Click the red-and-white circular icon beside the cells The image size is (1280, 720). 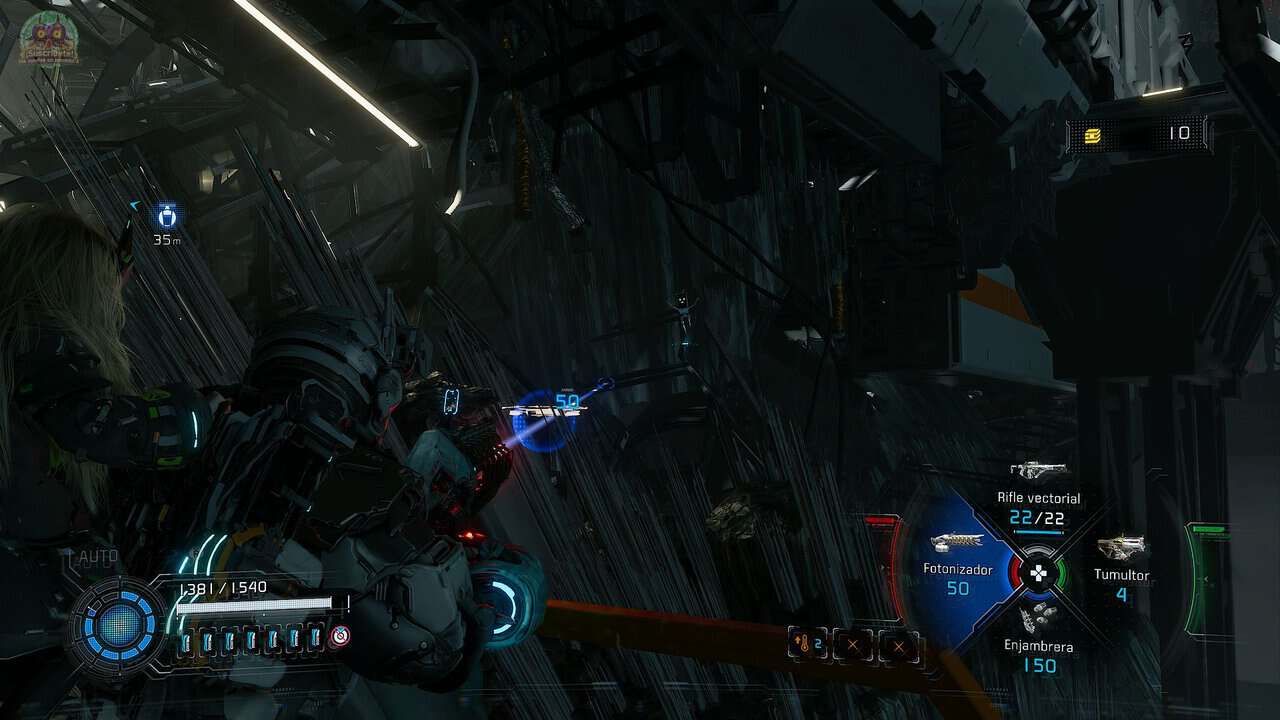341,635
